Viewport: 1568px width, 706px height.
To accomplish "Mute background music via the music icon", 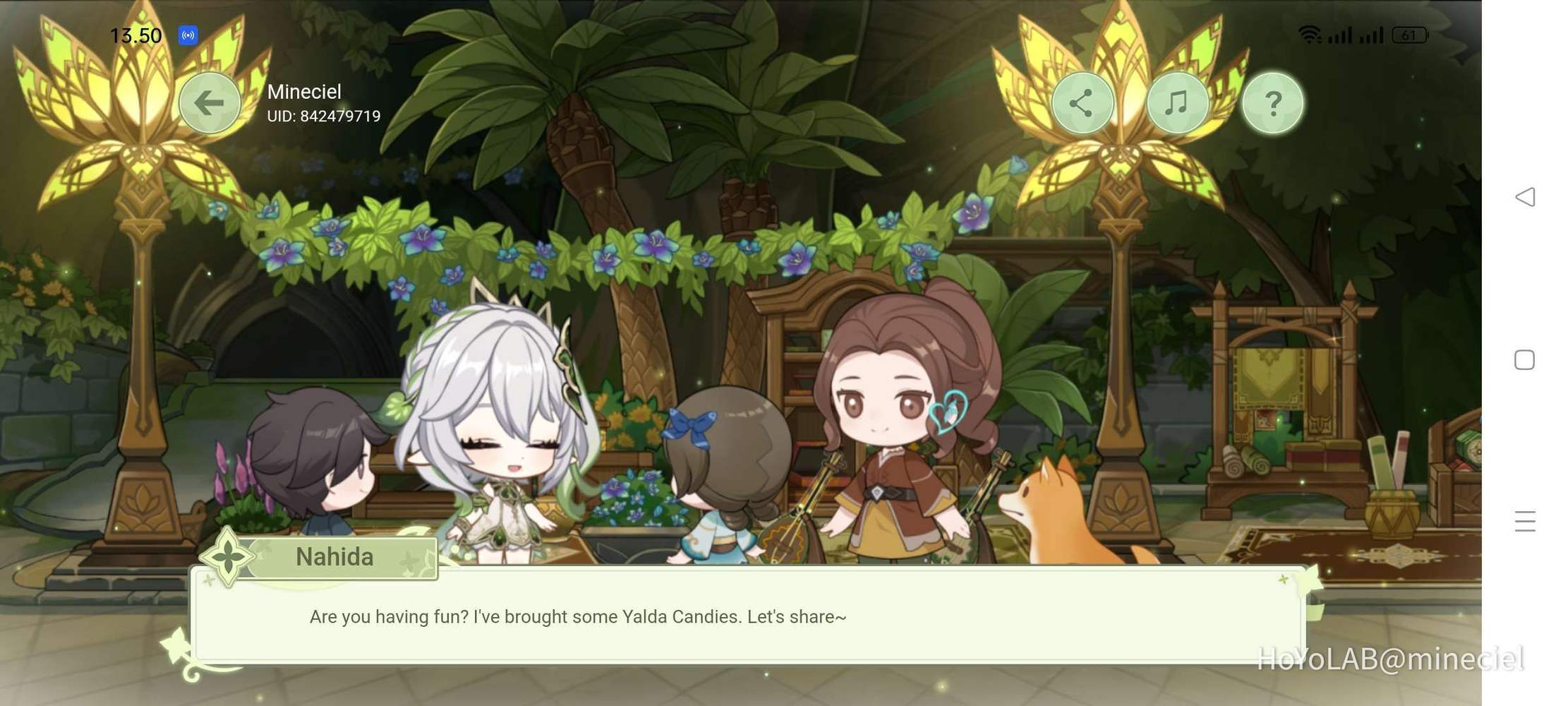I will 1177,102.
